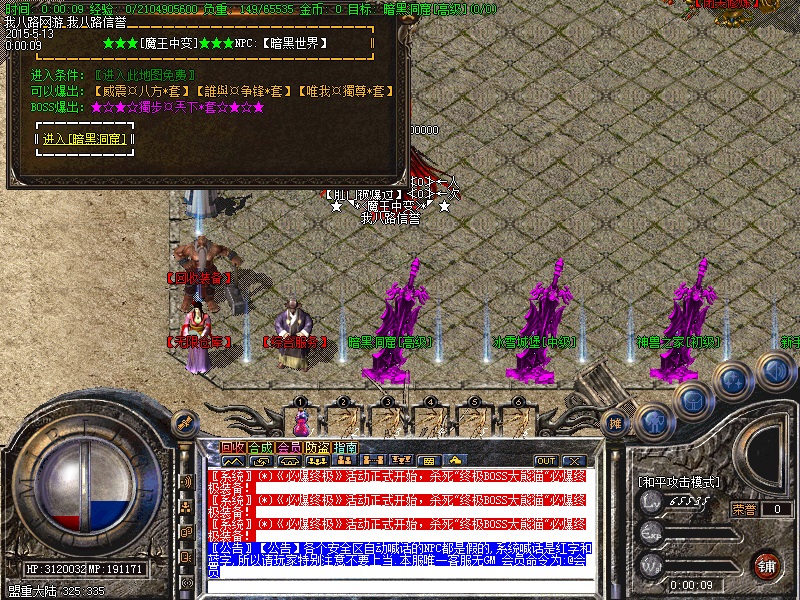The width and height of the screenshot is (800, 600).
Task: Toggle the 和平攻击模式 attack mode label
Action: 679,481
